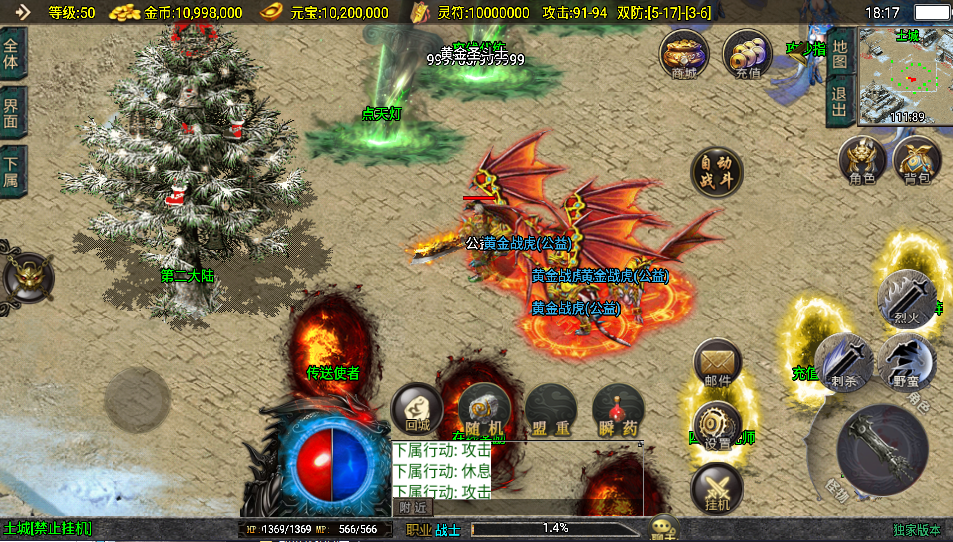Toggle 自动战斗 auto battle

[x=717, y=172]
